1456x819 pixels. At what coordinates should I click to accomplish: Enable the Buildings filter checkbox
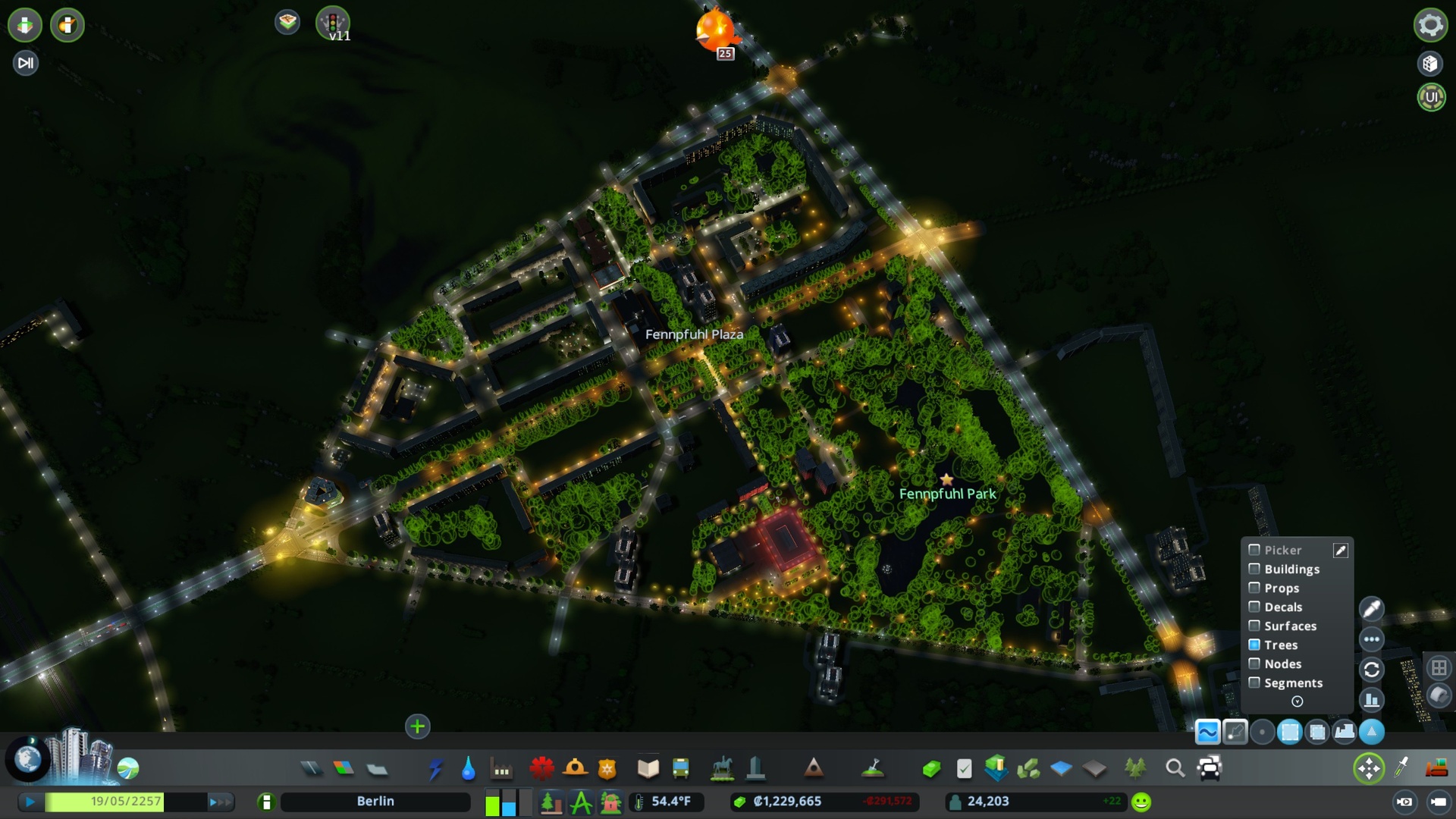click(x=1255, y=569)
